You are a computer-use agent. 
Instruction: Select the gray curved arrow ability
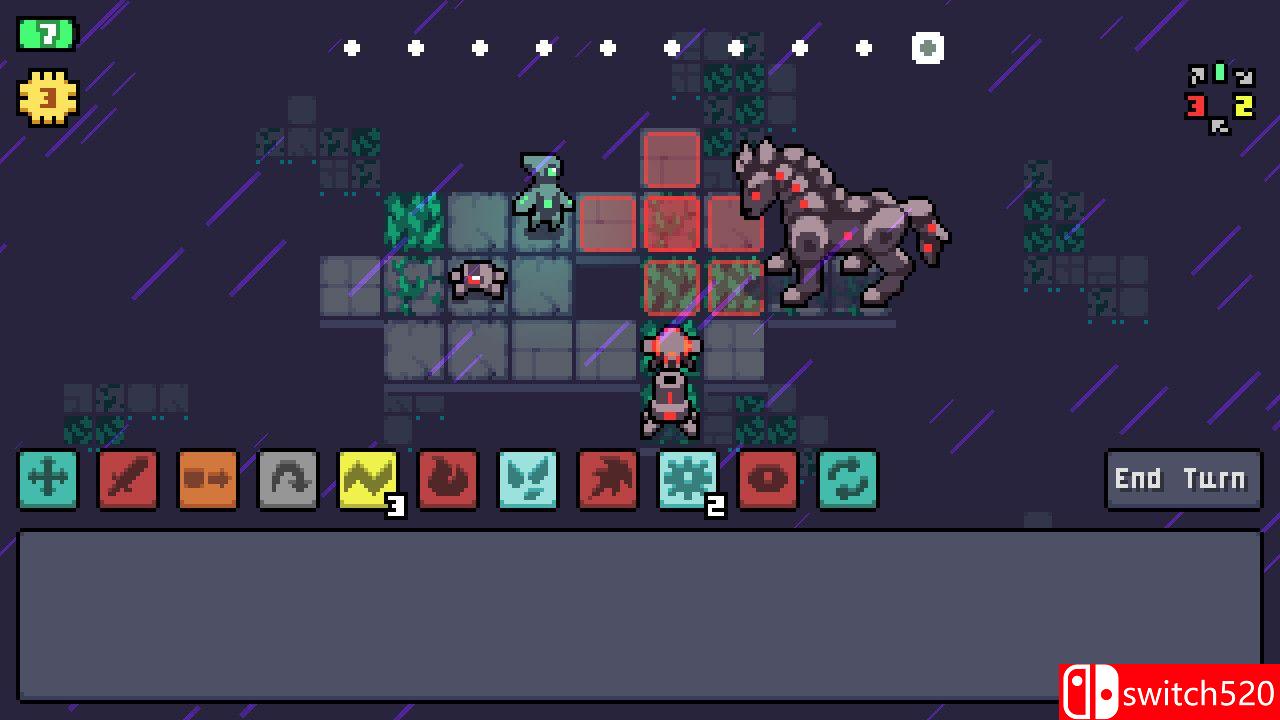tap(288, 480)
